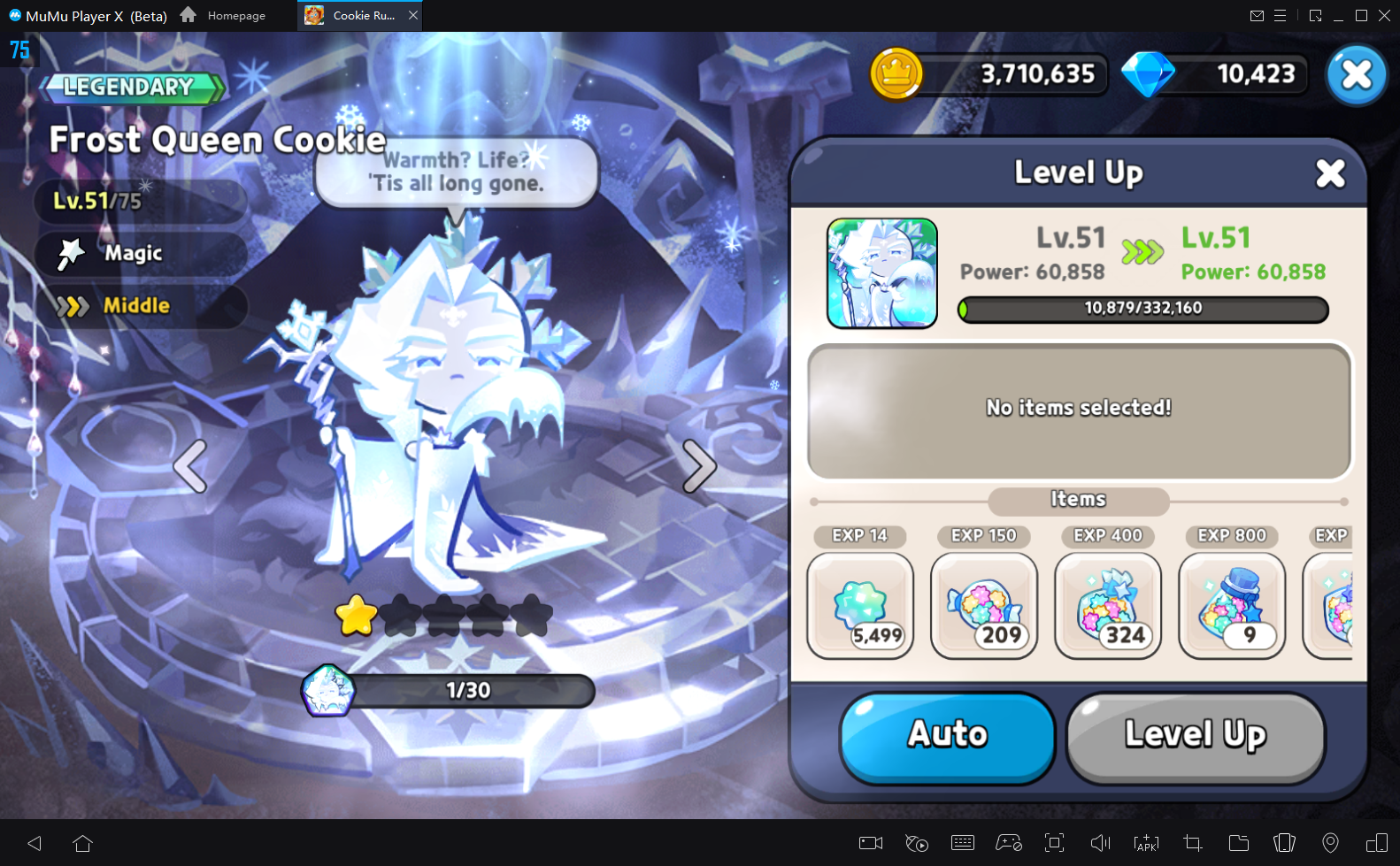The image size is (1400, 866).
Task: Show the next cookie with right arrow
Action: pos(698,465)
